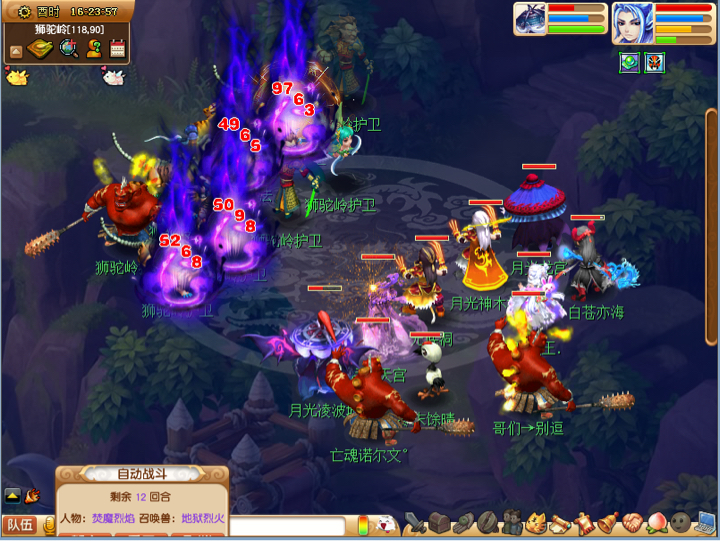Open the two-person team icon

pyautogui.click(x=512, y=522)
